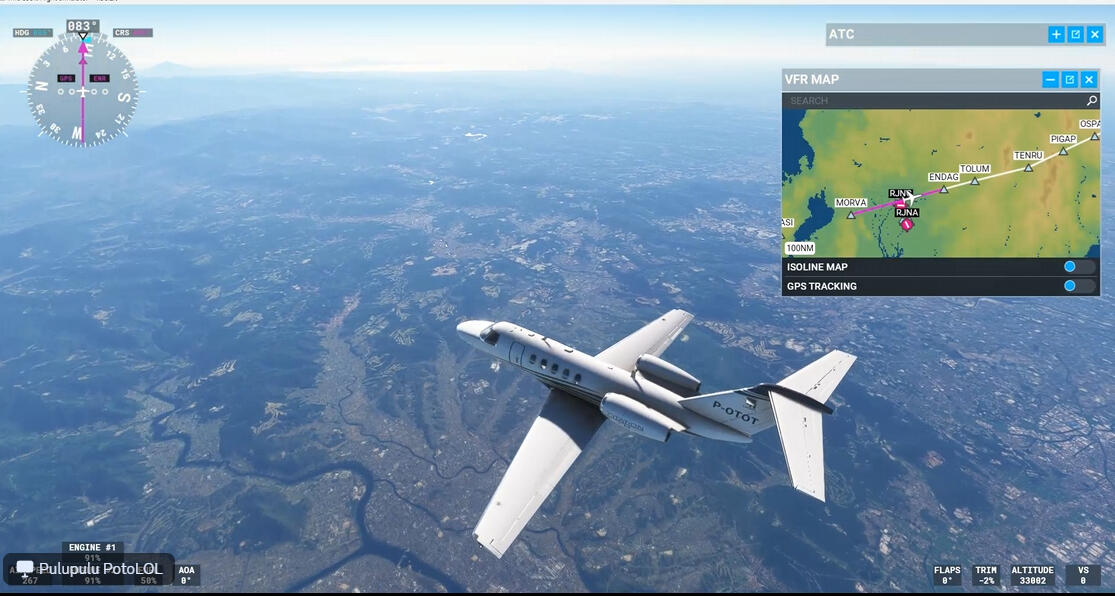
Task: Select the TENRU waypoint marker
Action: [x=1028, y=167]
